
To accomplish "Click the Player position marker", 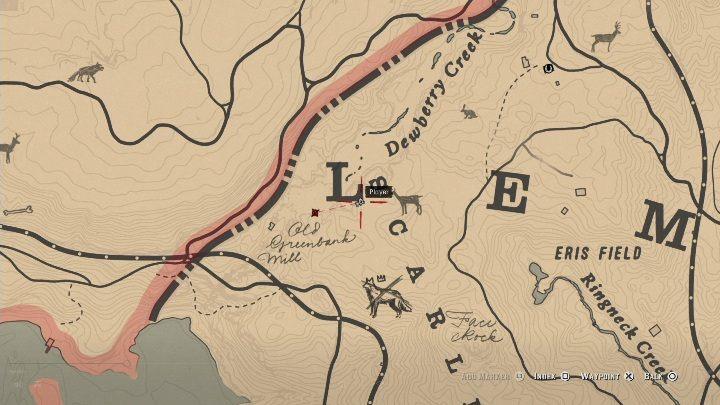I will [360, 202].
